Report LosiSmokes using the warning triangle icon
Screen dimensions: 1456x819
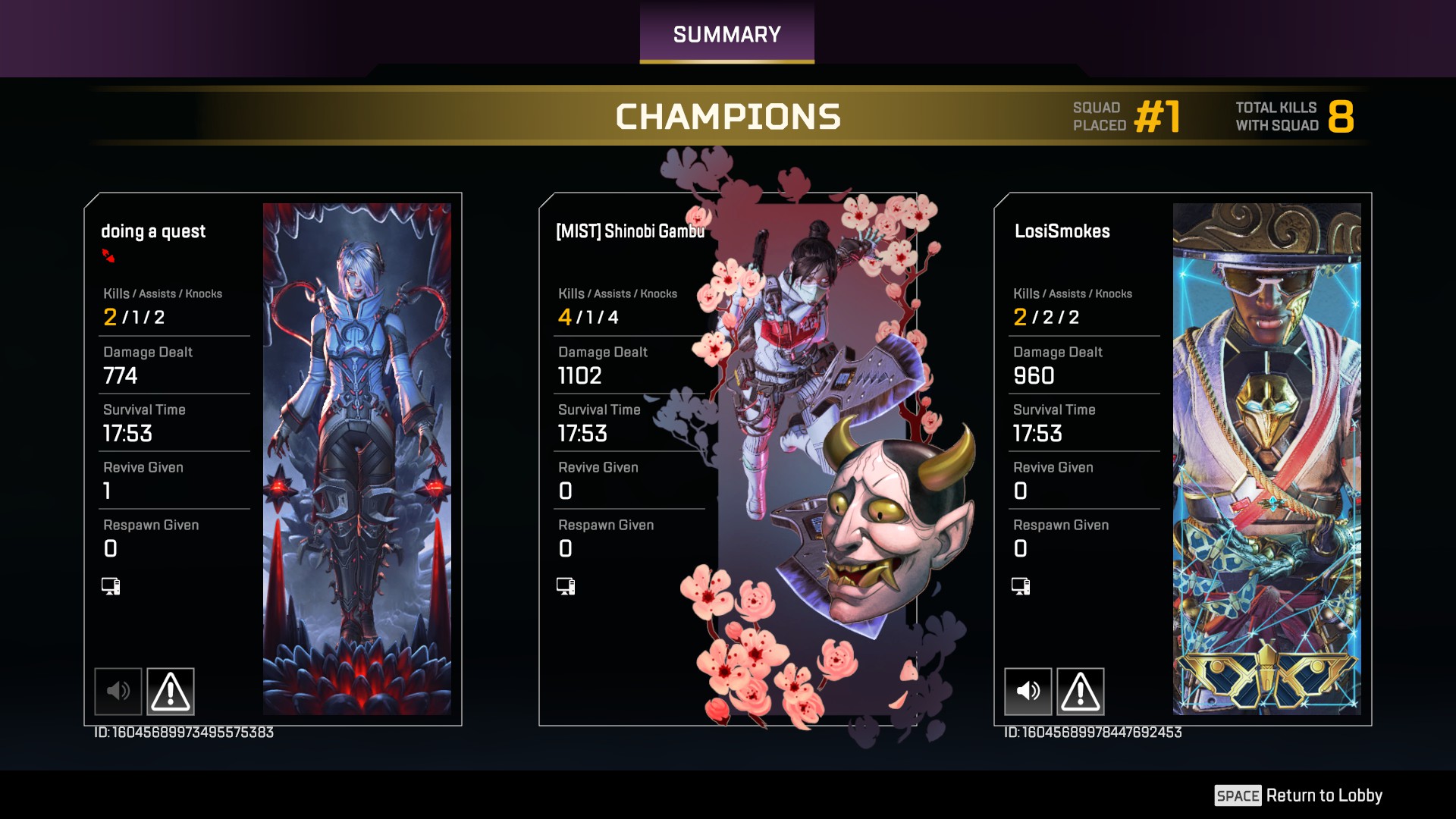coord(1081,691)
